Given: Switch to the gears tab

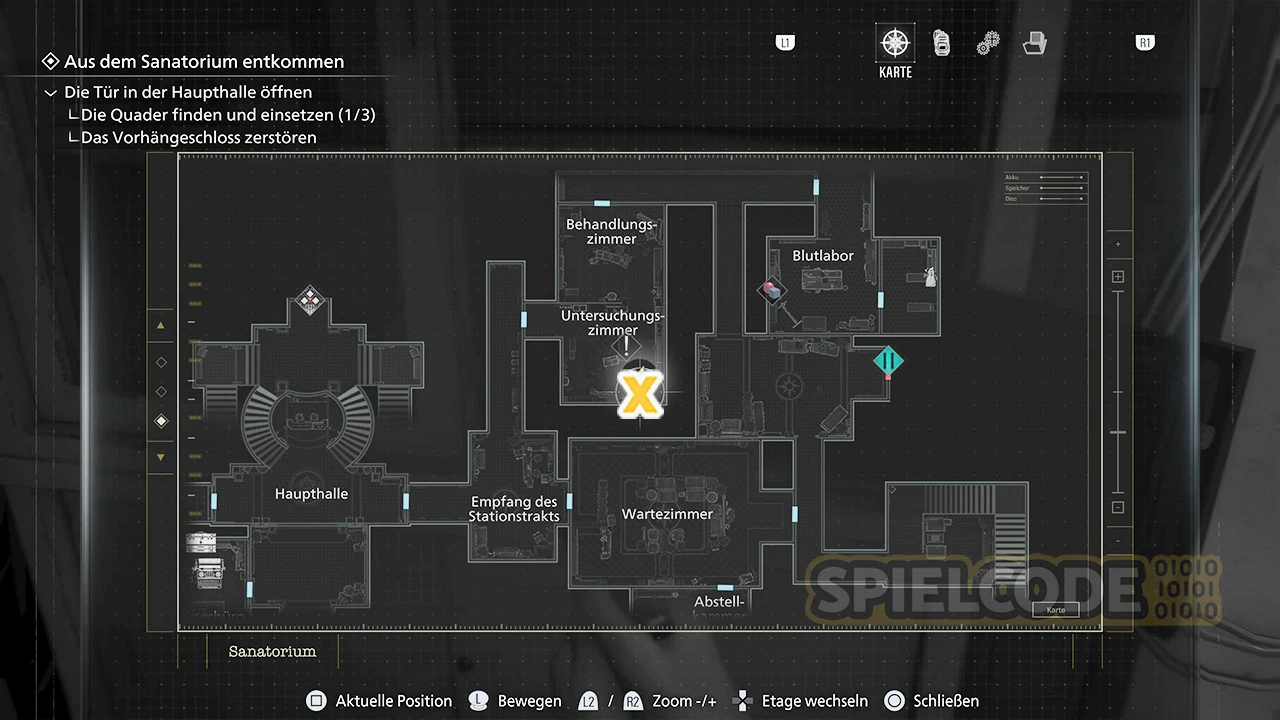Looking at the screenshot, I should [x=988, y=43].
